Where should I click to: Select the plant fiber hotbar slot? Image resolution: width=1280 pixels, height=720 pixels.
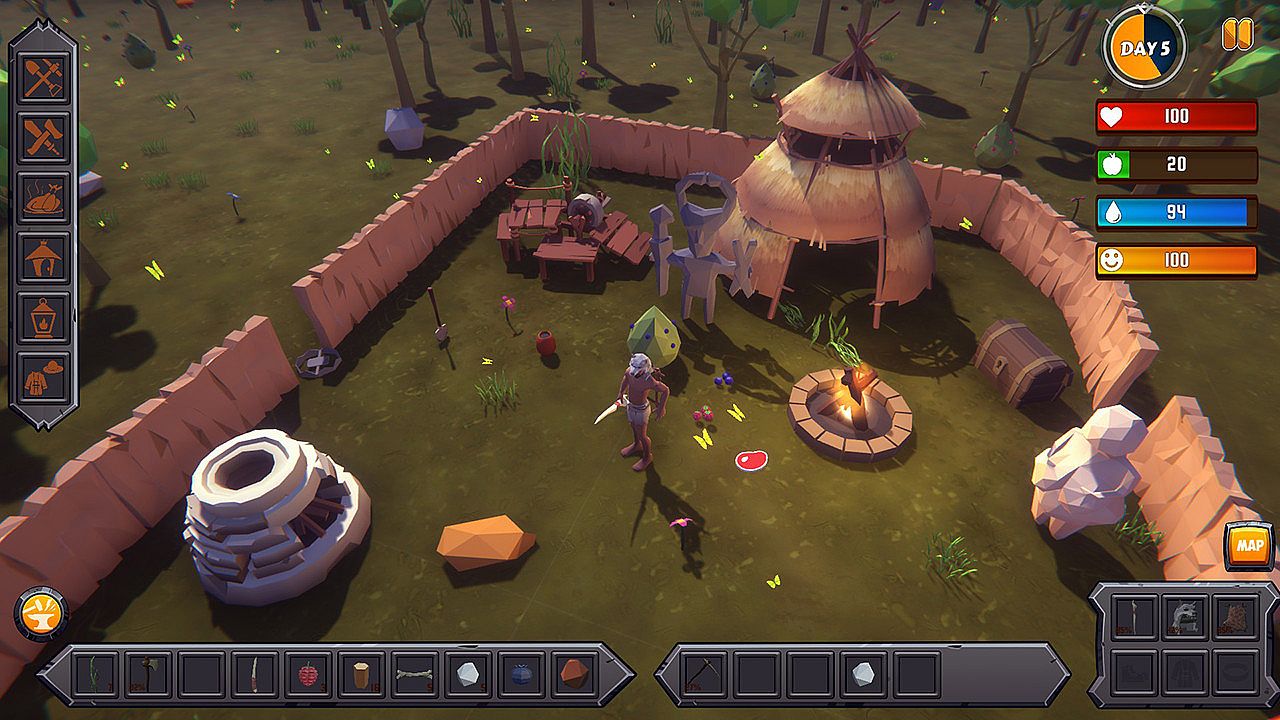click(x=95, y=675)
